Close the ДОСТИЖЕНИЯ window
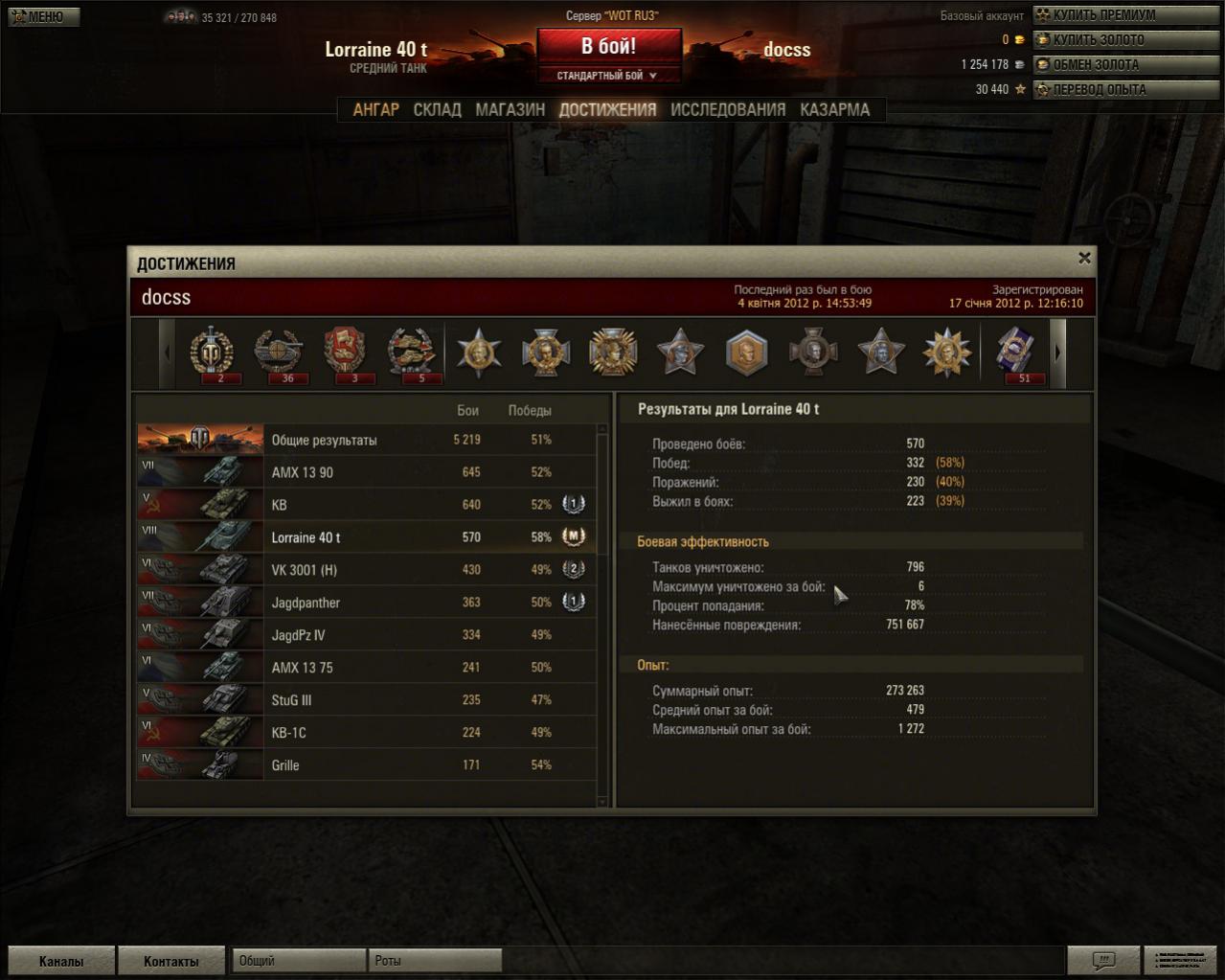 pos(1084,258)
